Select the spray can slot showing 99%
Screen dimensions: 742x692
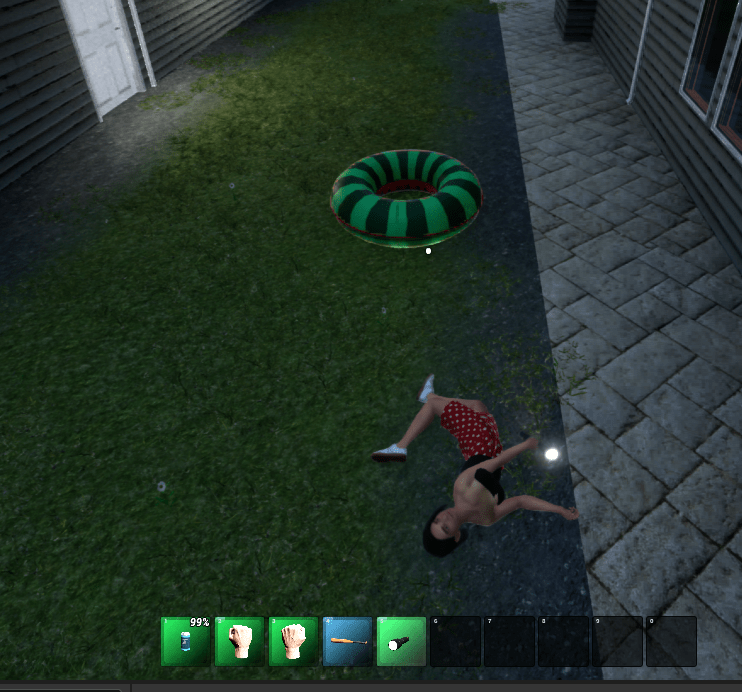coord(186,641)
